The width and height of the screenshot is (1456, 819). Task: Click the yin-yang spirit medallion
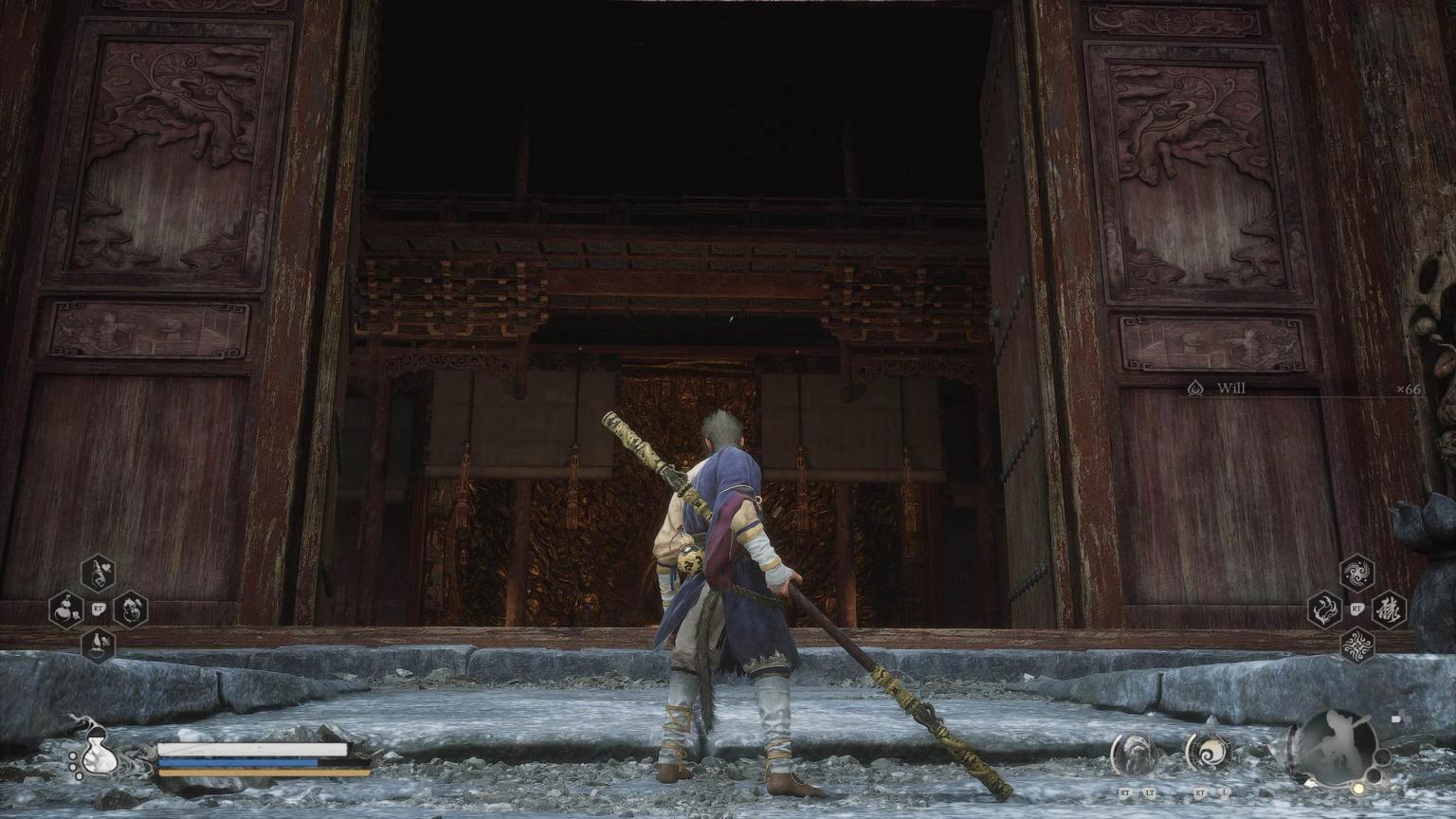[1210, 752]
